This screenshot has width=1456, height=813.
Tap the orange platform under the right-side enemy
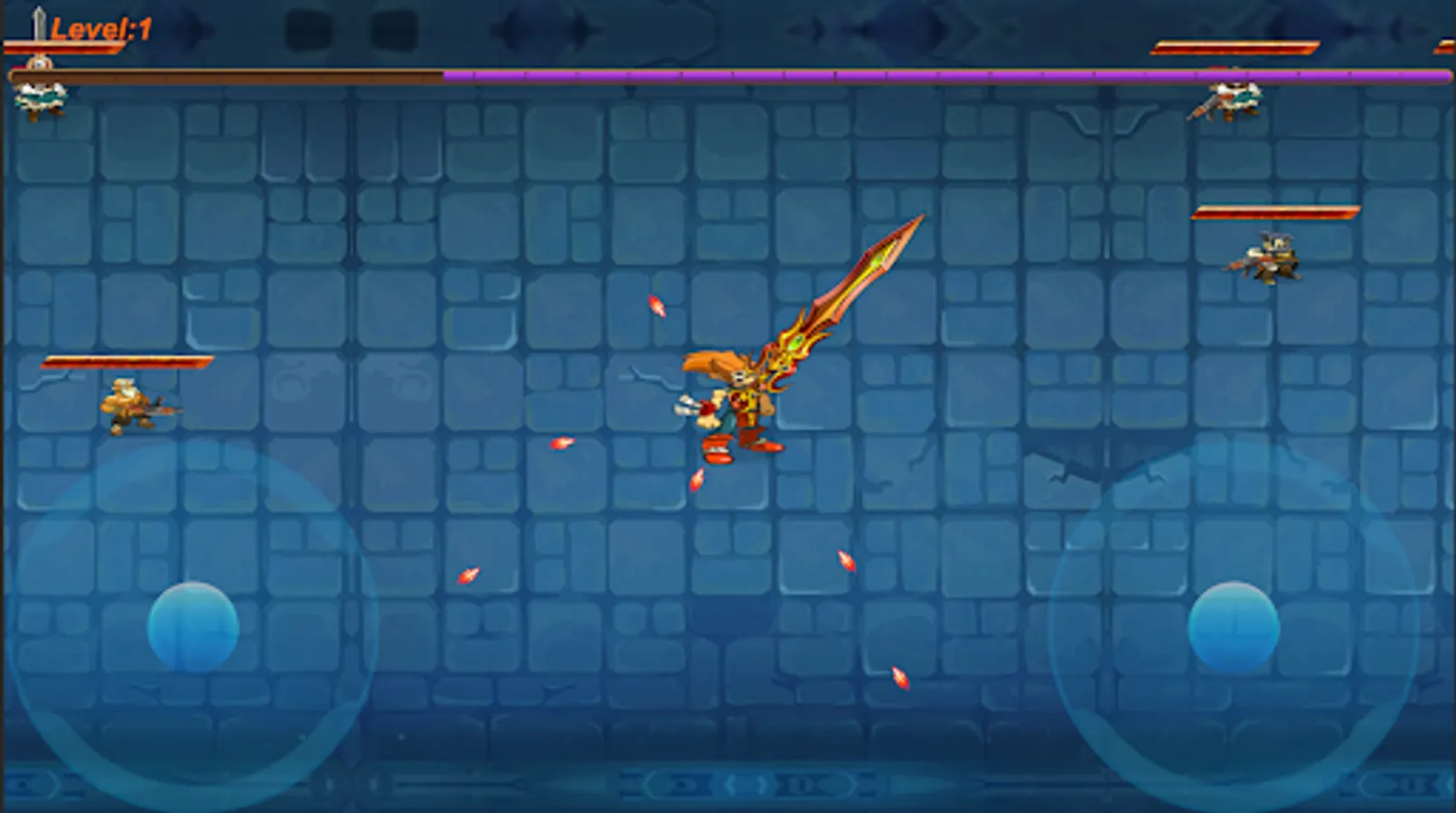point(1274,215)
